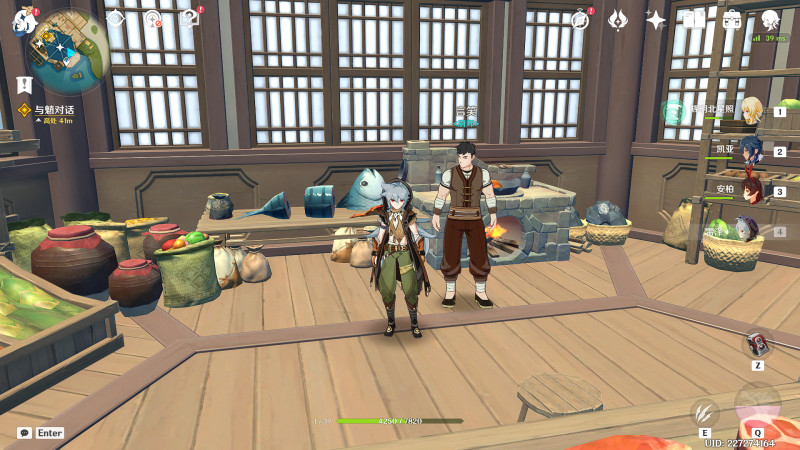
Task: Open the quest log banner icon
Action: [x=24, y=84]
